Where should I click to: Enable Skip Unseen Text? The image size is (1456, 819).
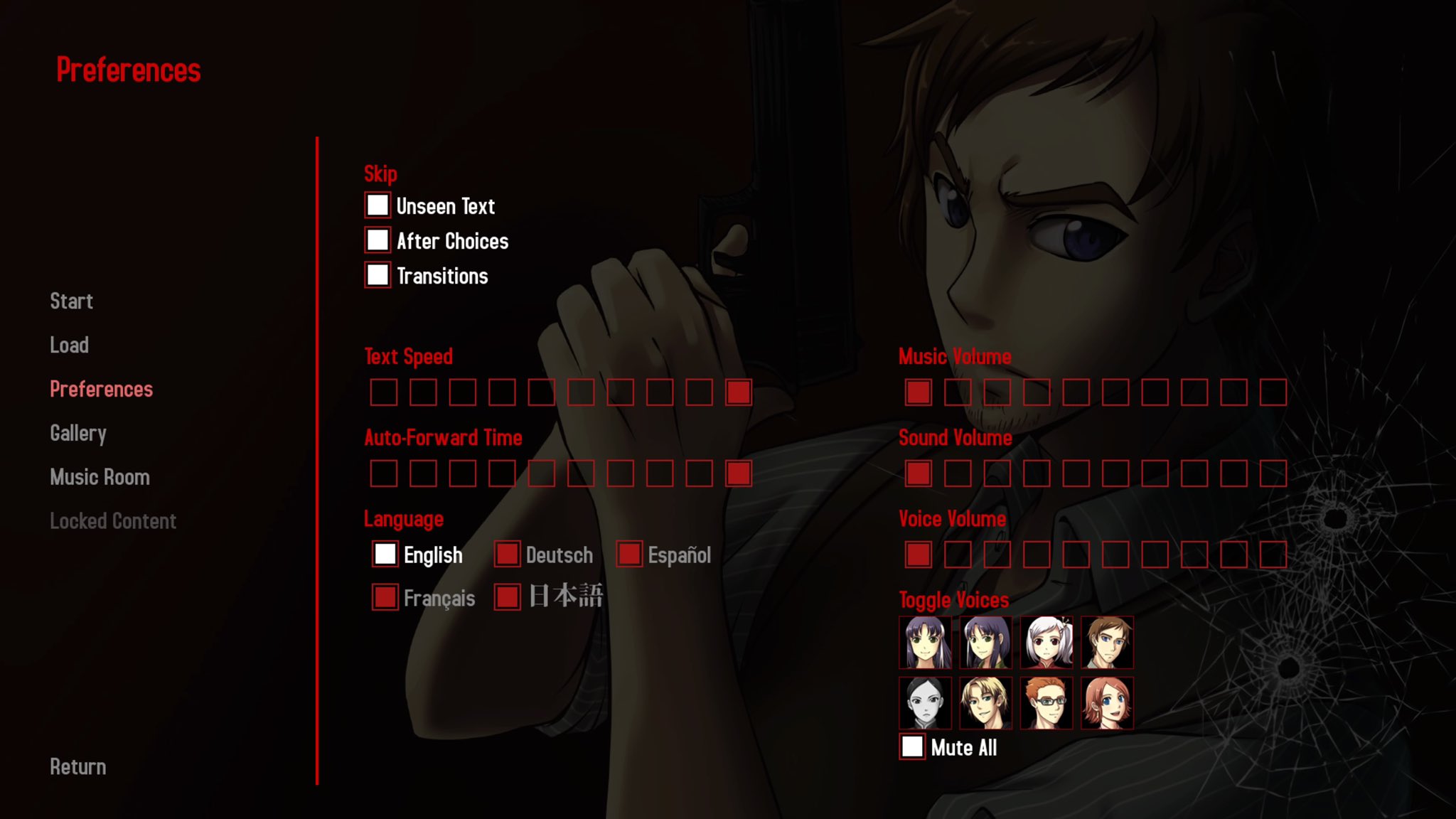click(x=378, y=205)
